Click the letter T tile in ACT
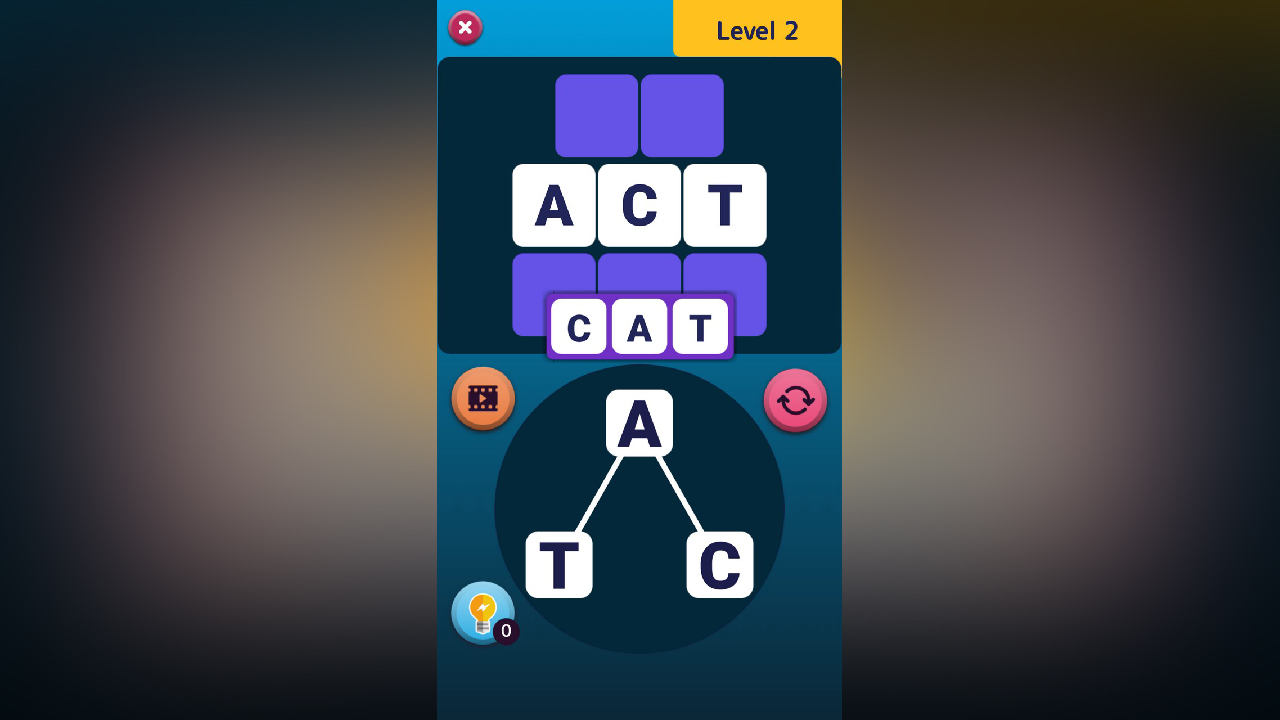Image resolution: width=1280 pixels, height=720 pixels. (x=724, y=205)
